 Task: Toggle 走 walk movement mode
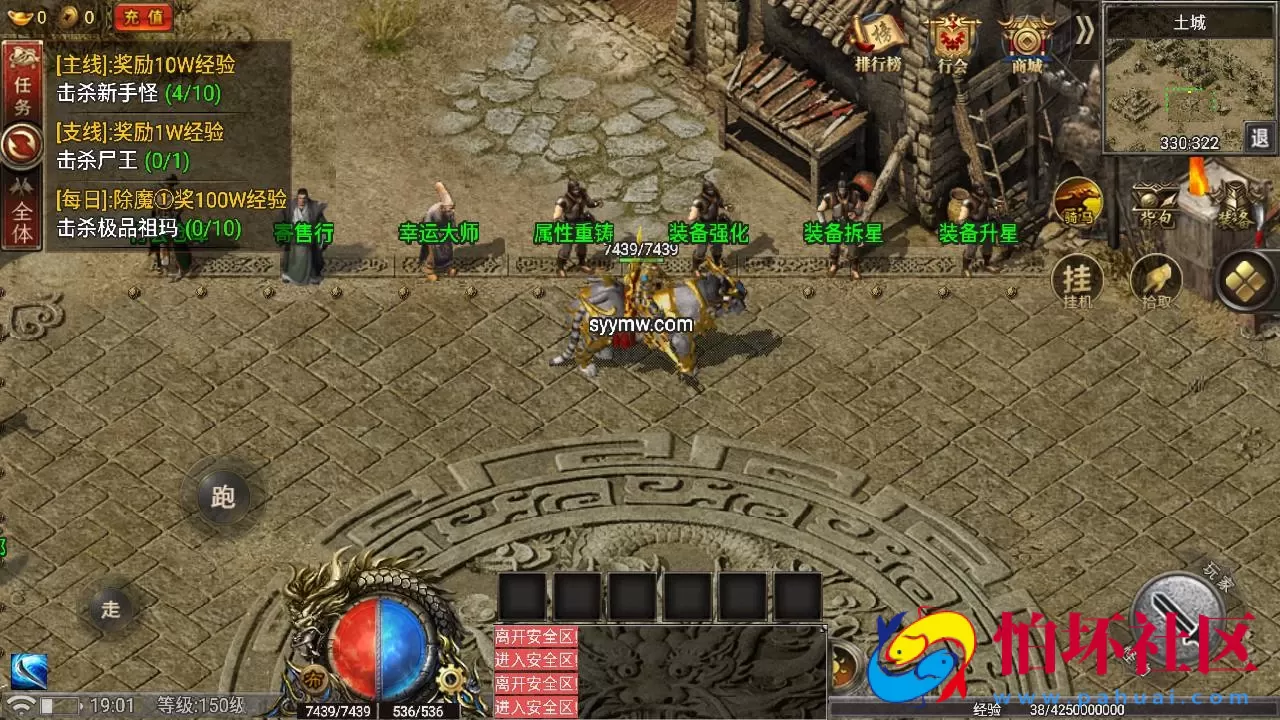110,610
